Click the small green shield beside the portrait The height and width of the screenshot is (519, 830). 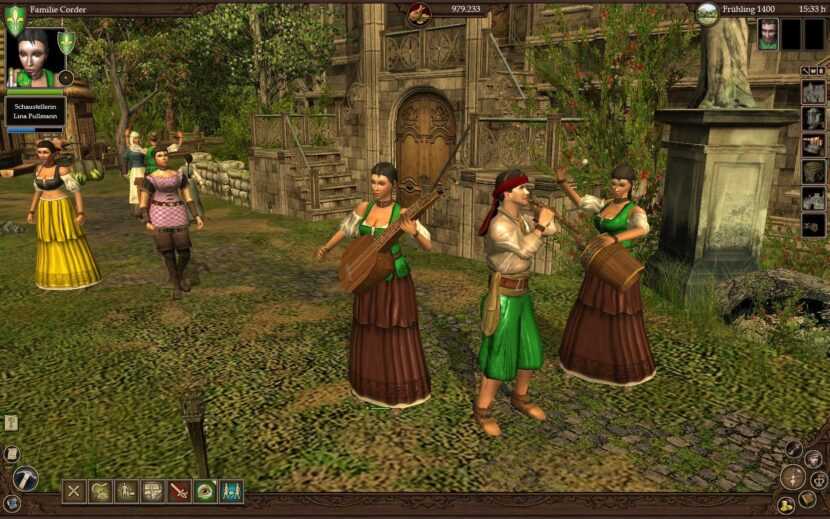[x=66, y=42]
